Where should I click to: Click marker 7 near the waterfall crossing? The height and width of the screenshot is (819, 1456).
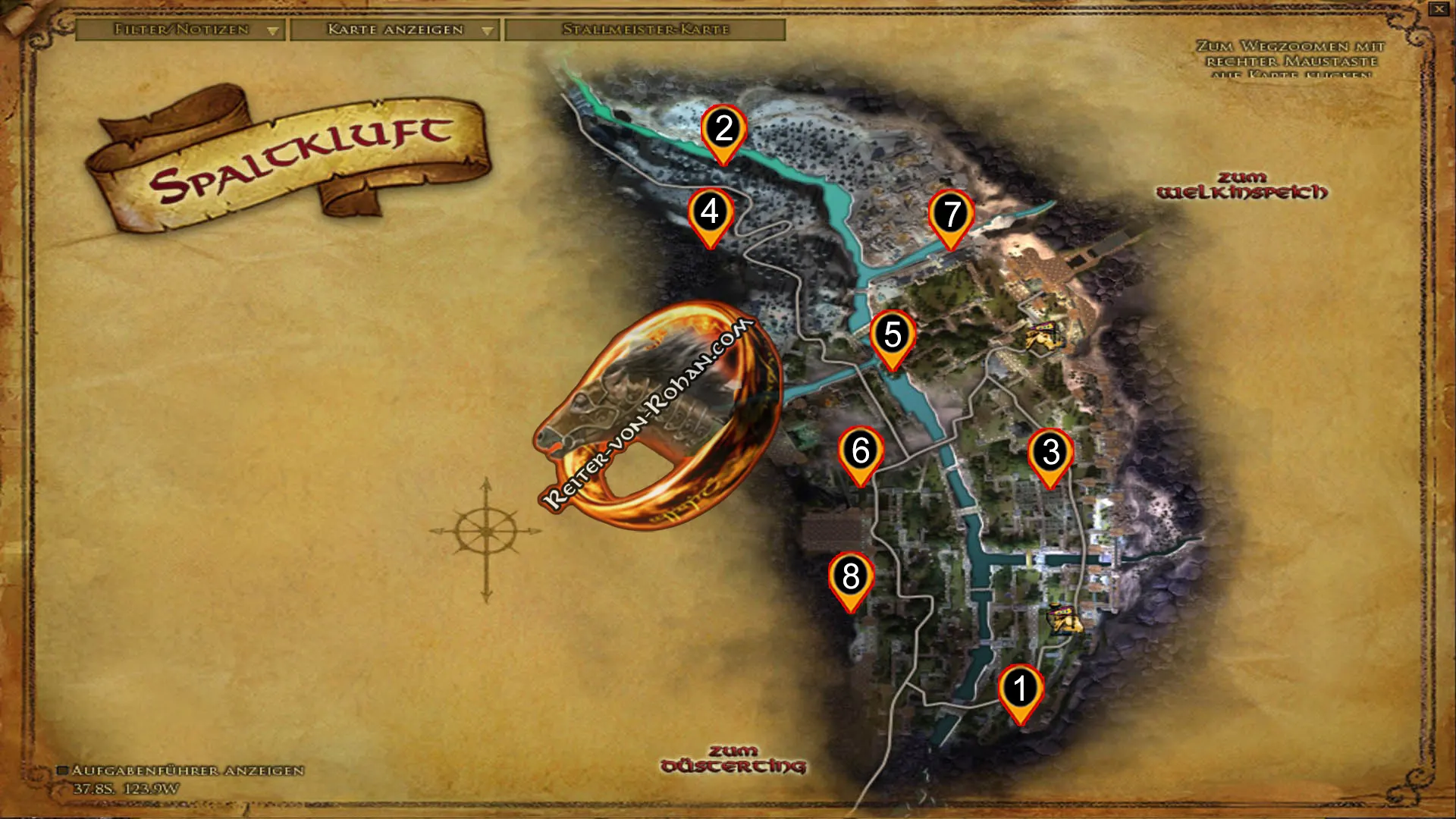[952, 215]
